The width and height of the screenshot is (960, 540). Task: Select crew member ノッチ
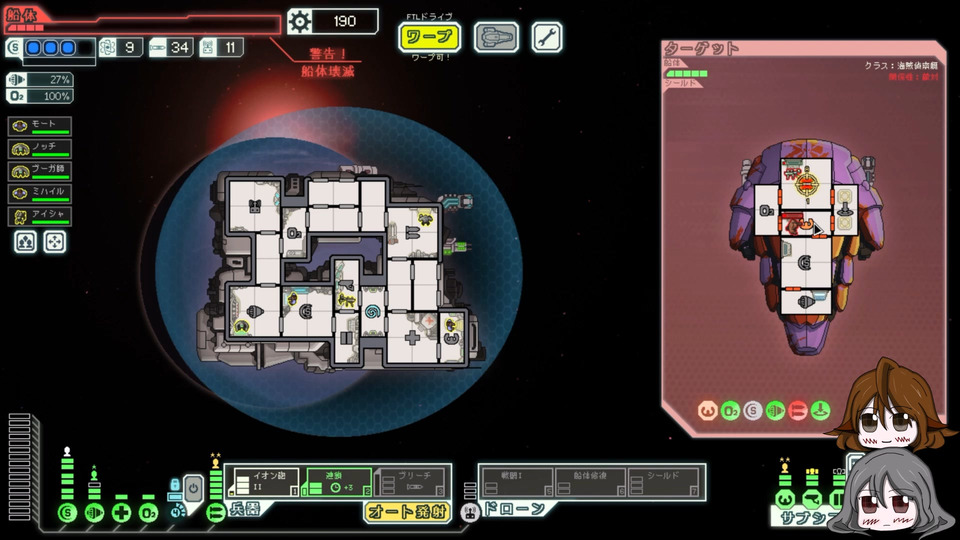(41, 148)
